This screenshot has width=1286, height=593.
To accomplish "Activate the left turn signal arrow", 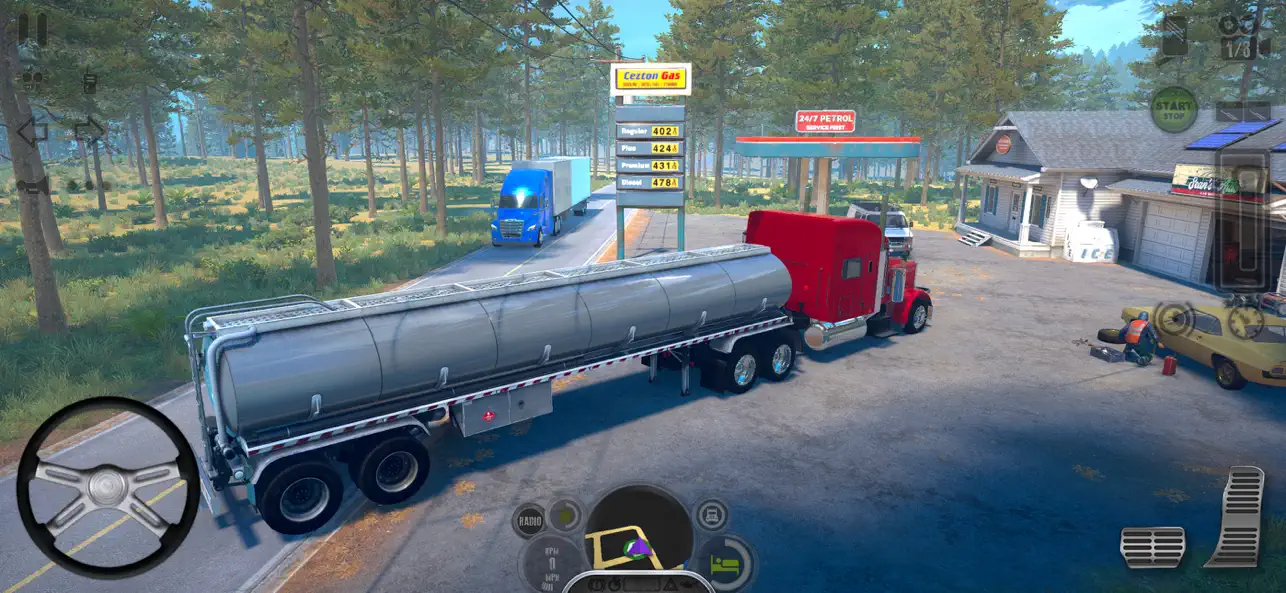I will 31,131.
